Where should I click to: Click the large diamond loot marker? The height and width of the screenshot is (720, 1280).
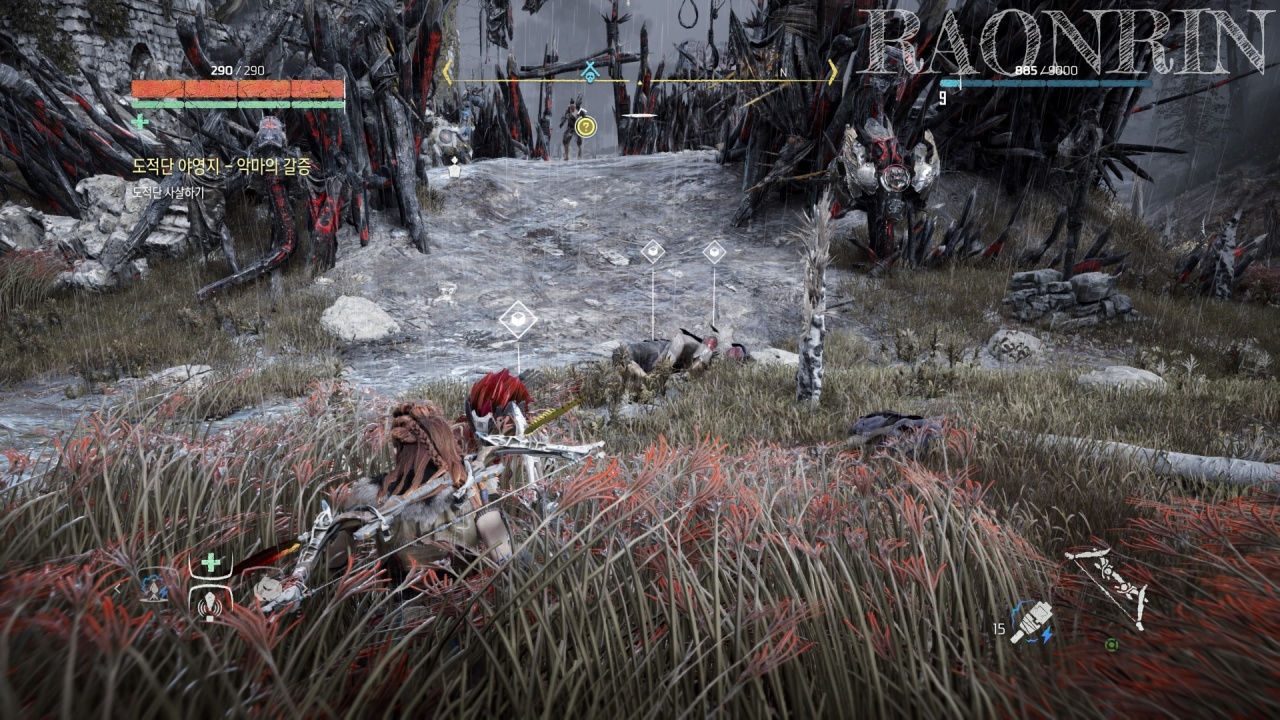(x=518, y=319)
